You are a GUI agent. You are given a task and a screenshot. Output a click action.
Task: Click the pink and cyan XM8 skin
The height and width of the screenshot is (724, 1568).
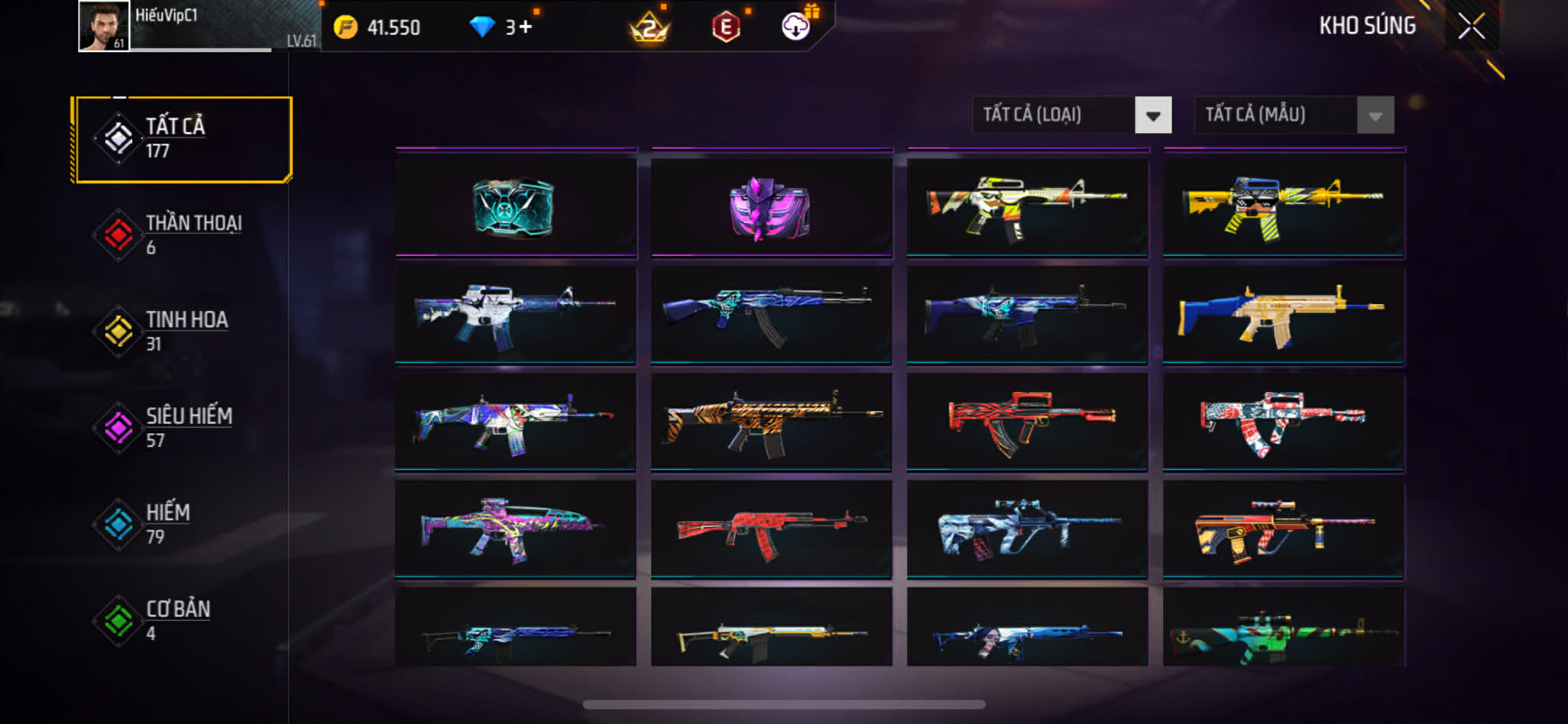click(x=515, y=528)
